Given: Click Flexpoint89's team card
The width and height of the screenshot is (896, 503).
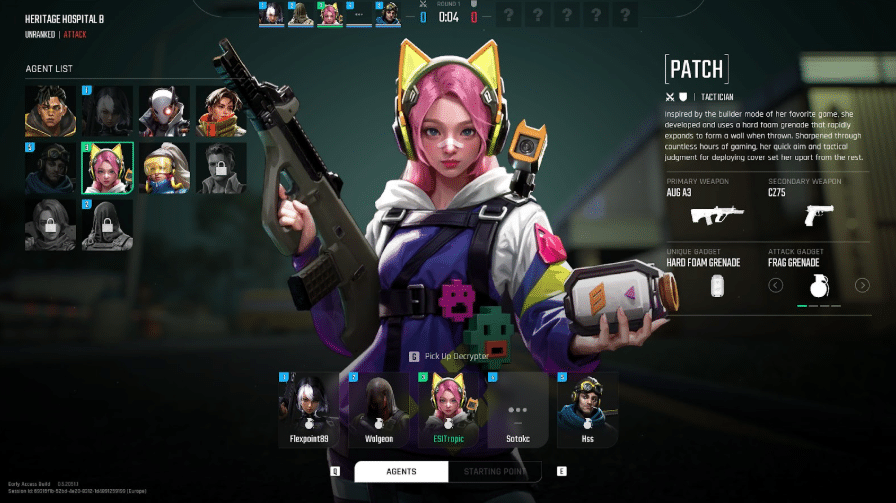Looking at the screenshot, I should click(x=309, y=410).
